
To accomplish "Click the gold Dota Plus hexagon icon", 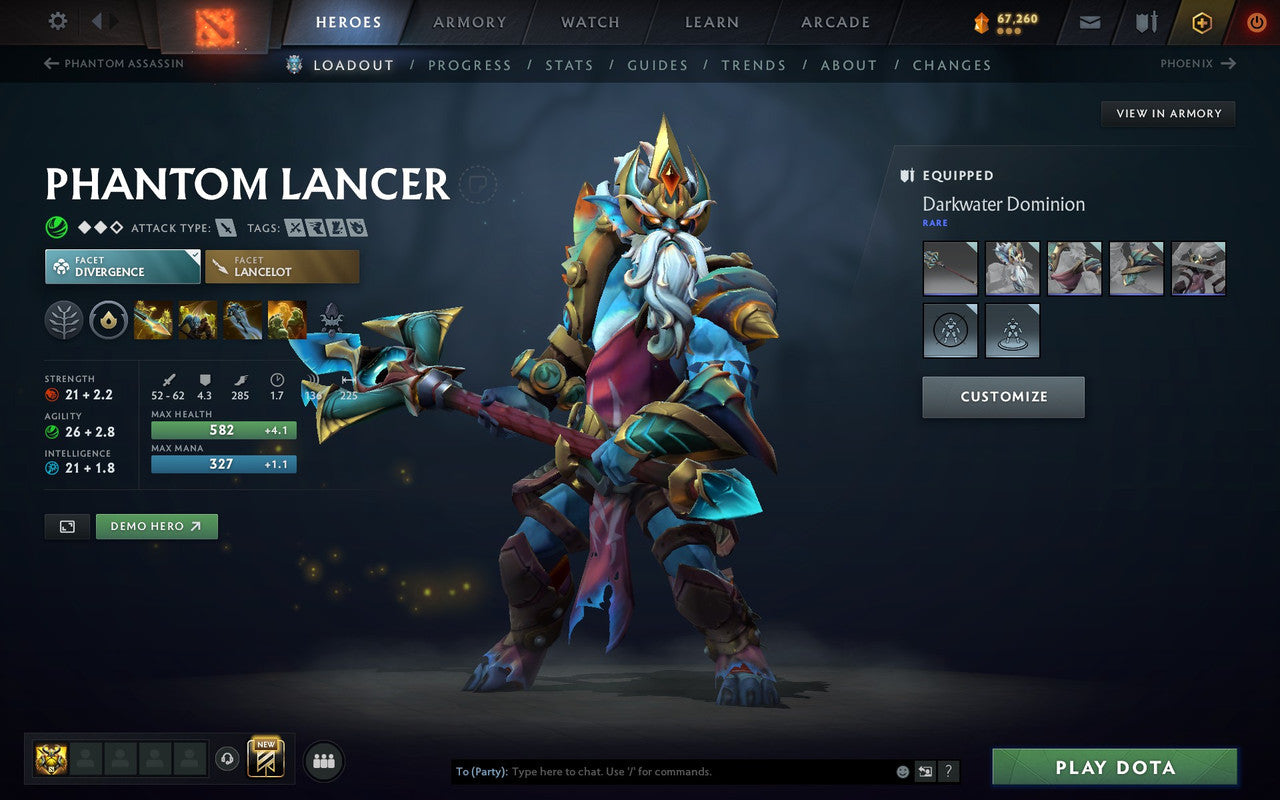I will tap(1200, 21).
